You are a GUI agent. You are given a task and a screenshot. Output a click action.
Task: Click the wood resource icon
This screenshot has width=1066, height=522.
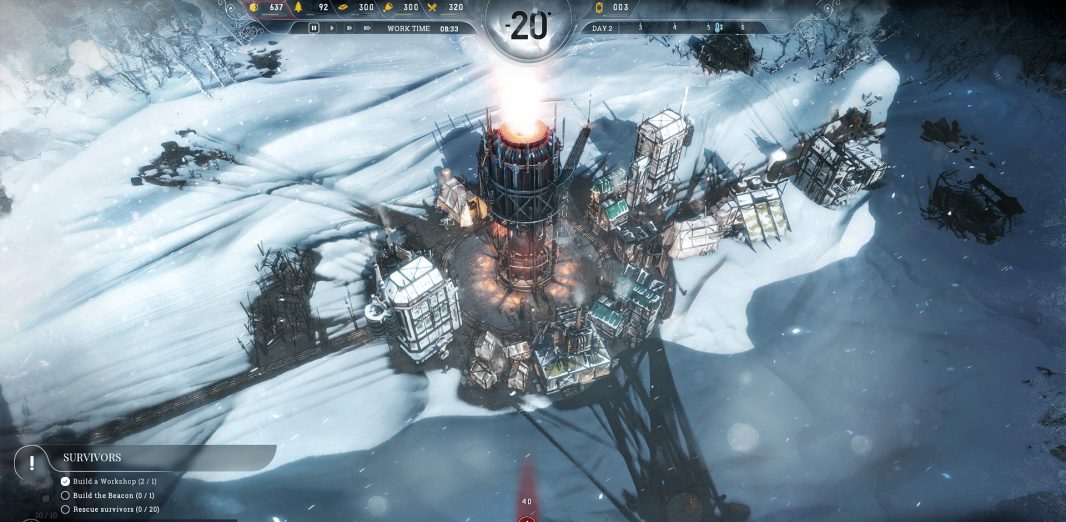[x=296, y=7]
